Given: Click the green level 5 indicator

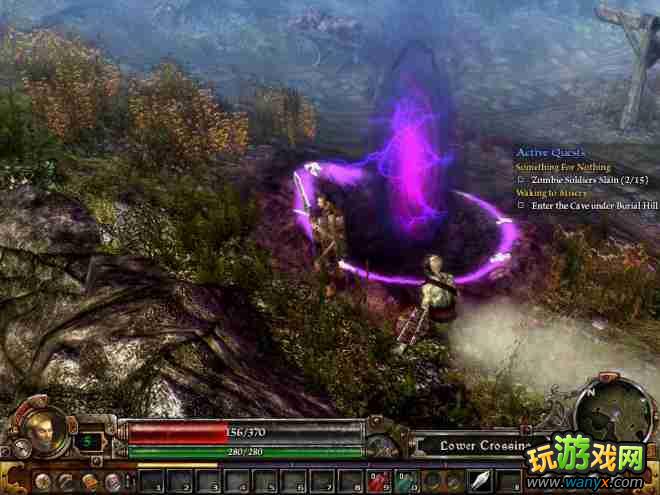Looking at the screenshot, I should (88, 439).
